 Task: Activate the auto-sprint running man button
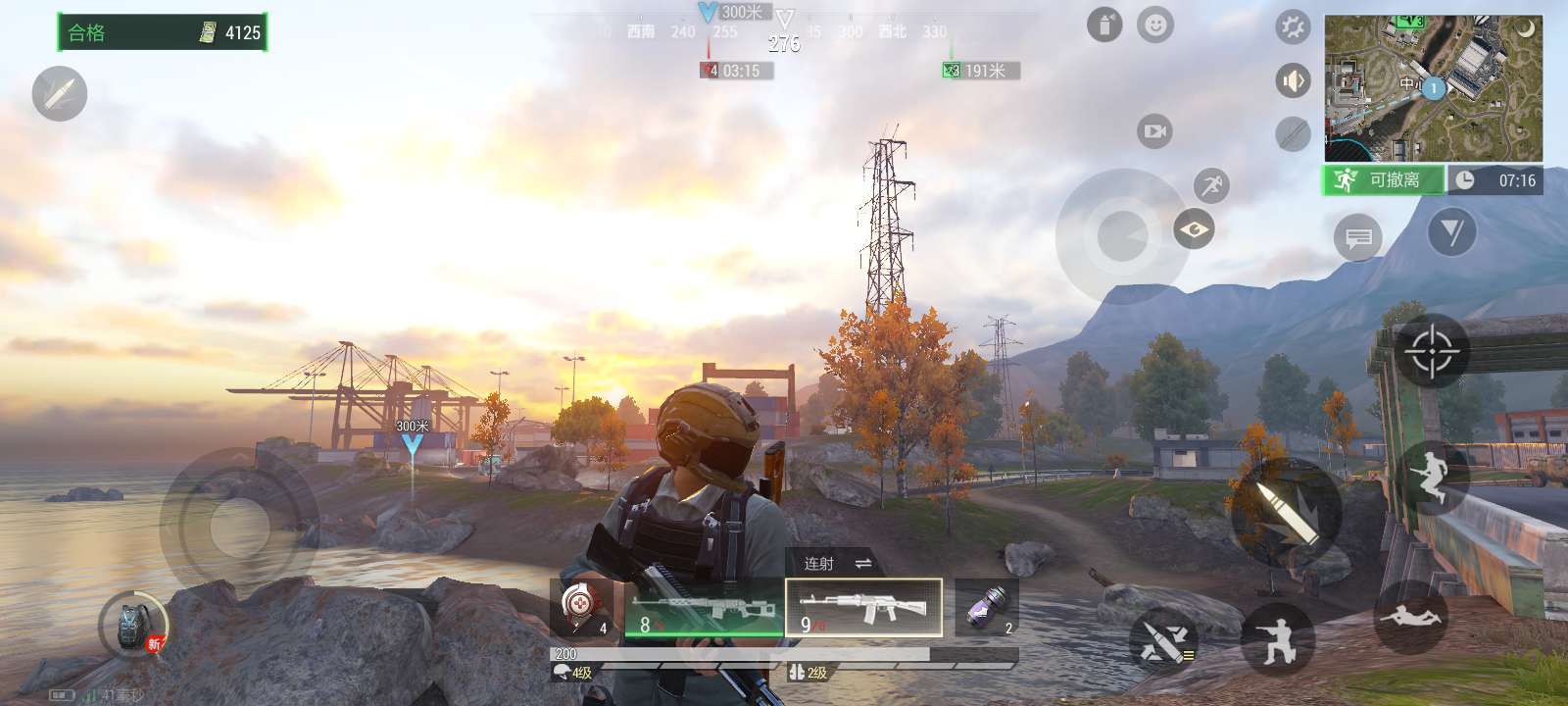click(1211, 184)
